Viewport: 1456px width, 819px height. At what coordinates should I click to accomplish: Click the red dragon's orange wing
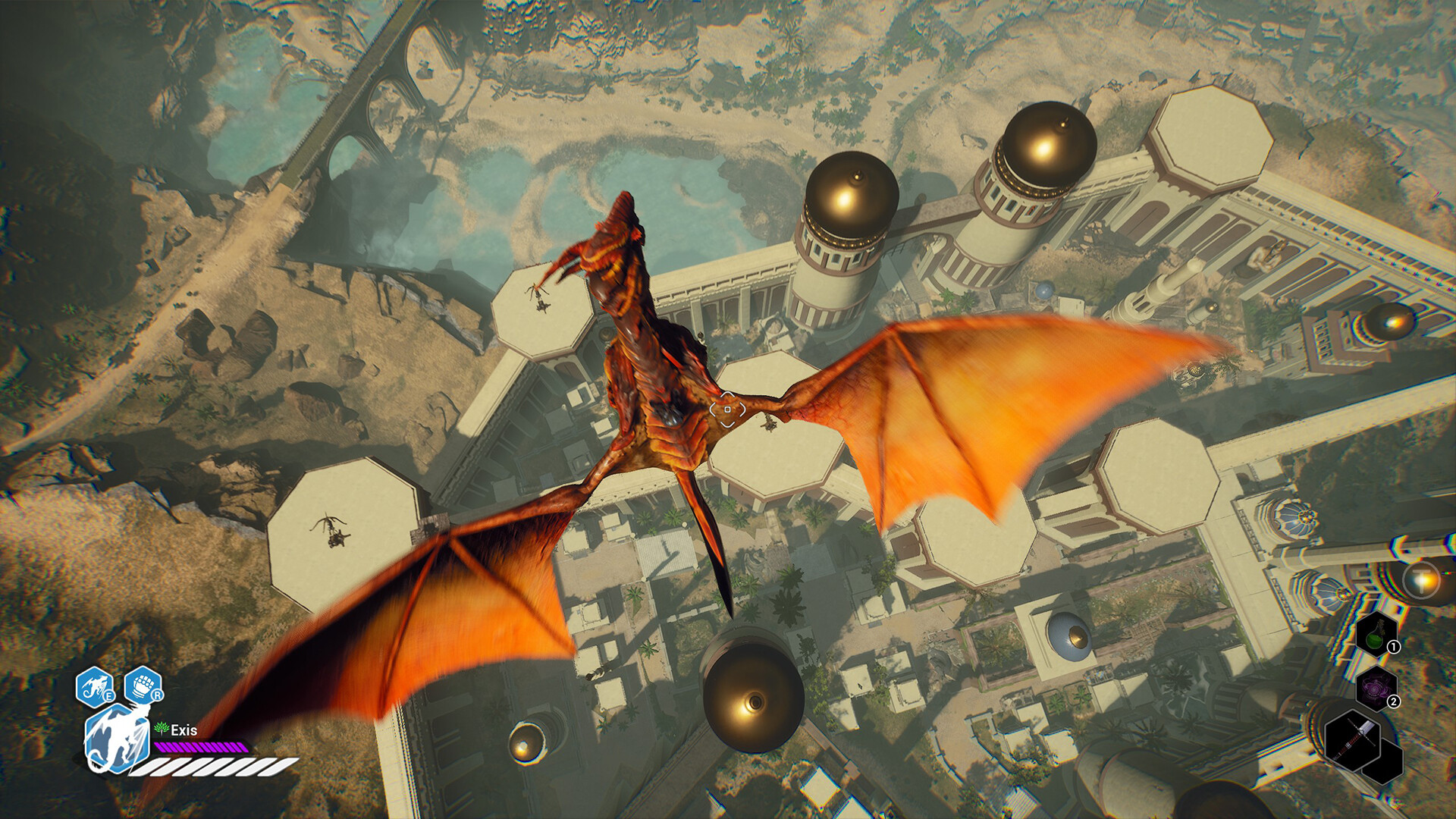[986, 409]
